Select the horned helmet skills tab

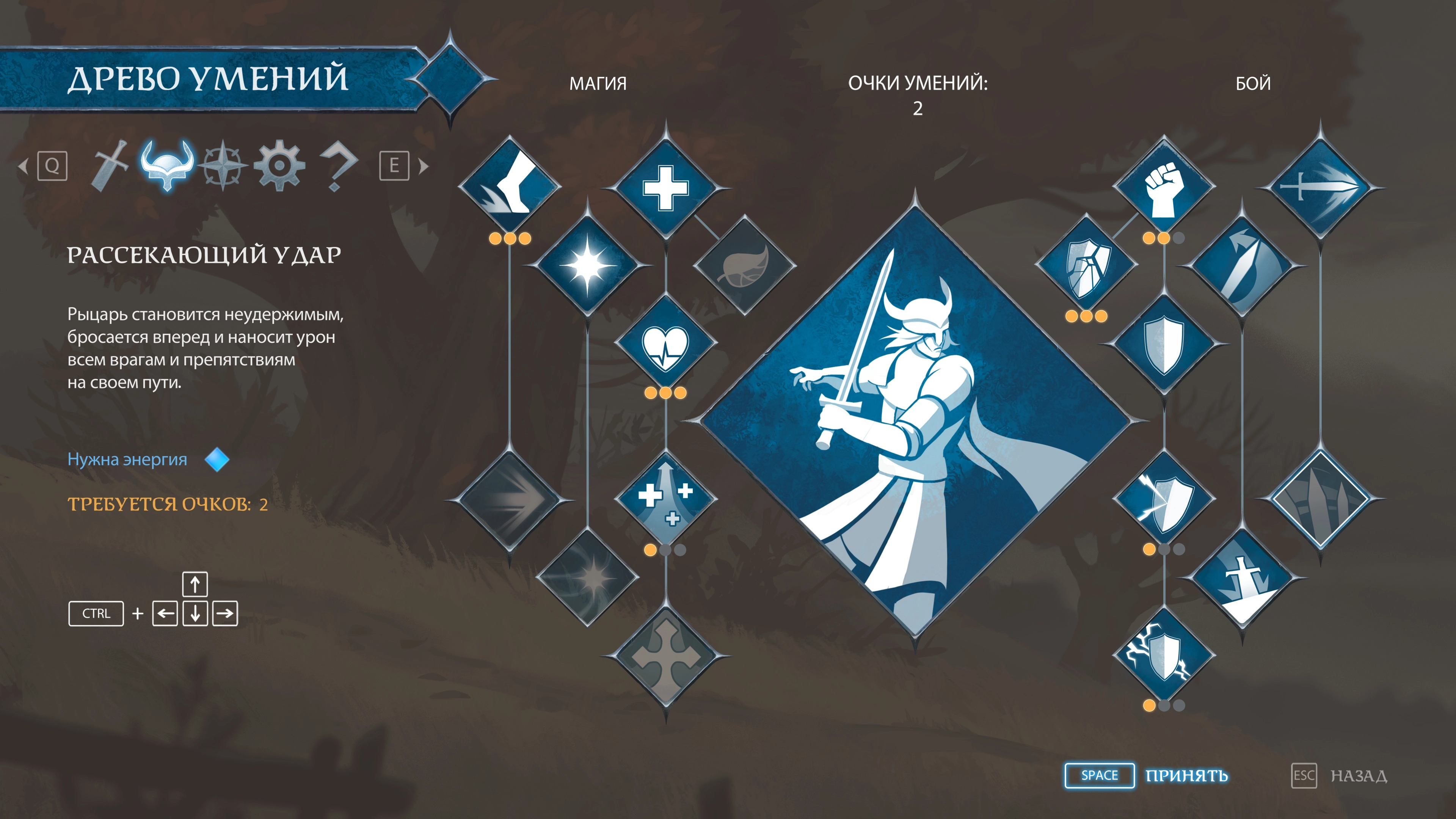[167, 166]
